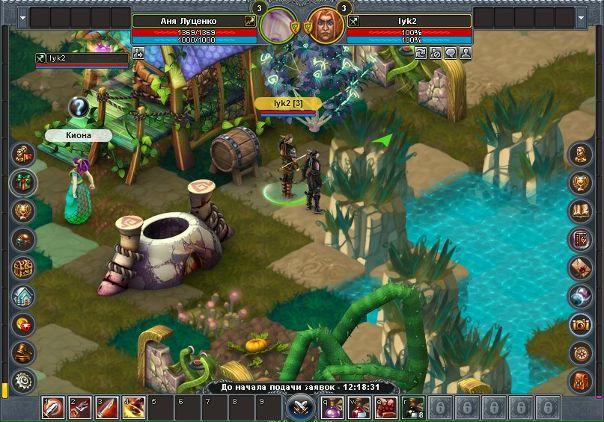The height and width of the screenshot is (422, 604).
Task: Select the gavel auction icon
Action: click(x=22, y=352)
